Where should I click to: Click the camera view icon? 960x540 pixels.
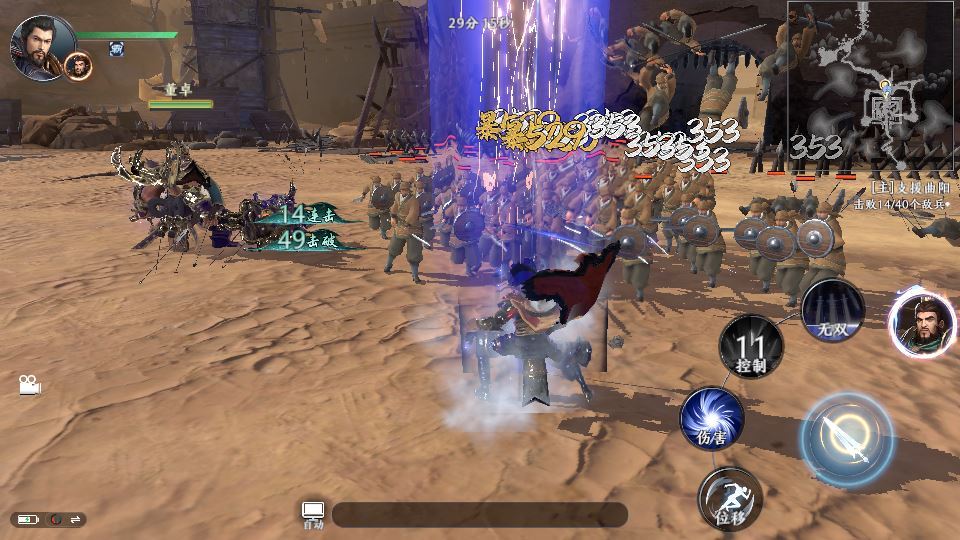(x=29, y=385)
